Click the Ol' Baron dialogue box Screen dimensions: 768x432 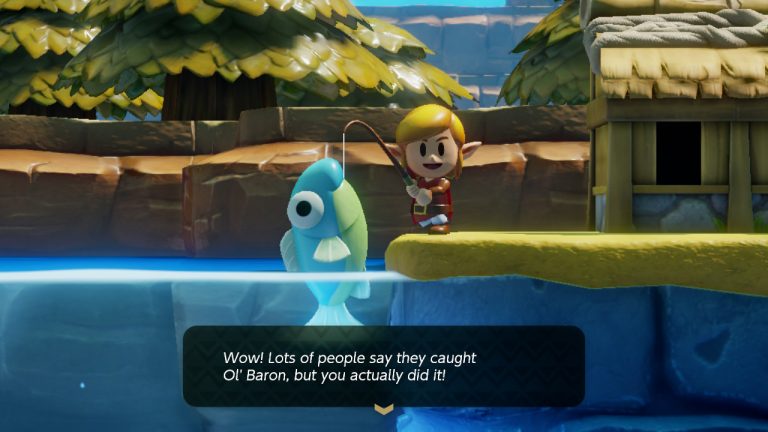384,366
